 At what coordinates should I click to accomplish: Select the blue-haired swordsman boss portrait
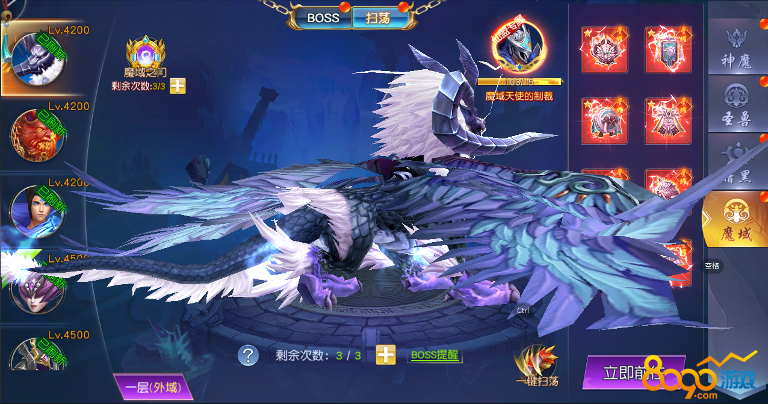click(36, 210)
